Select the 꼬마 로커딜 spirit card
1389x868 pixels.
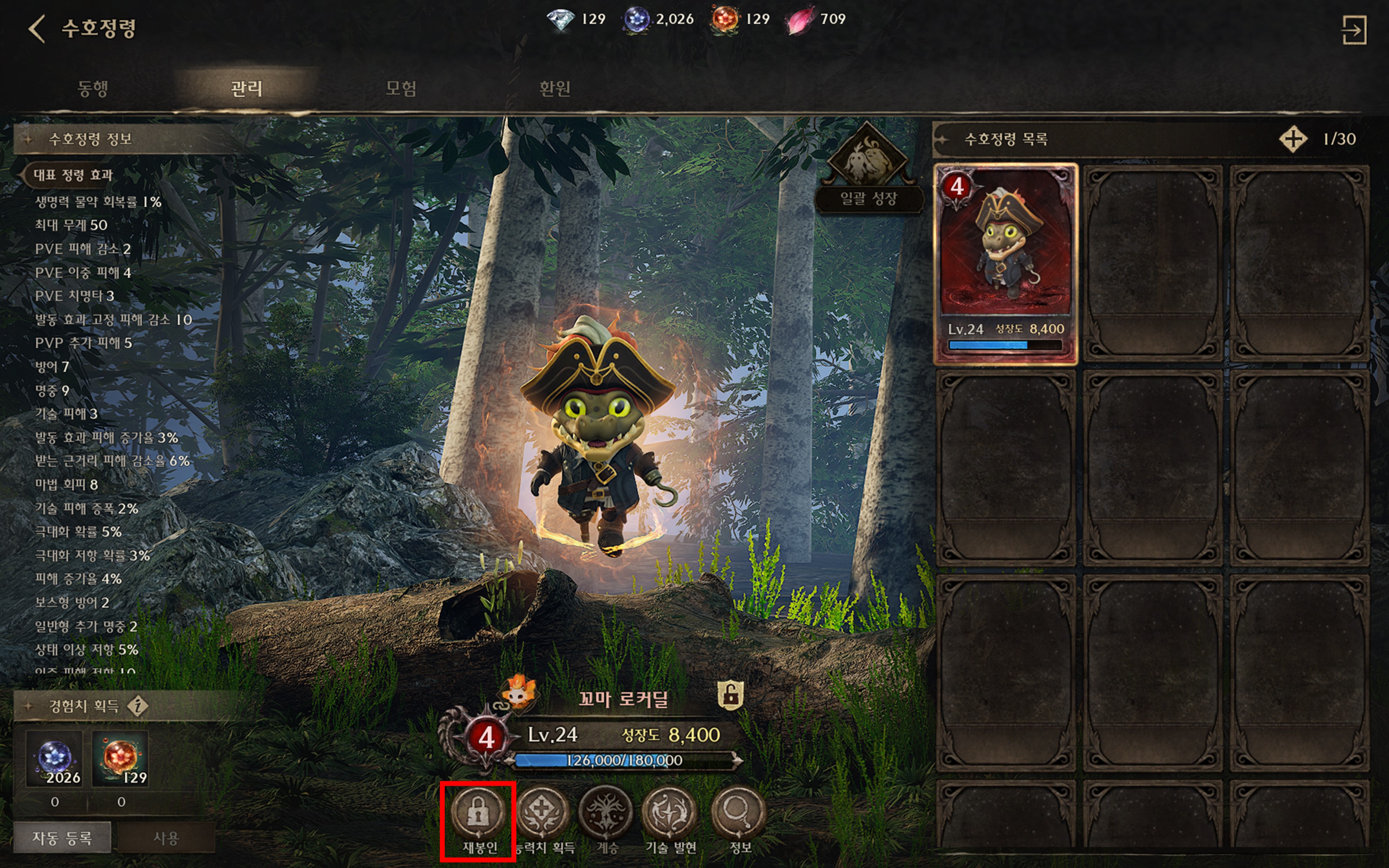click(1006, 264)
